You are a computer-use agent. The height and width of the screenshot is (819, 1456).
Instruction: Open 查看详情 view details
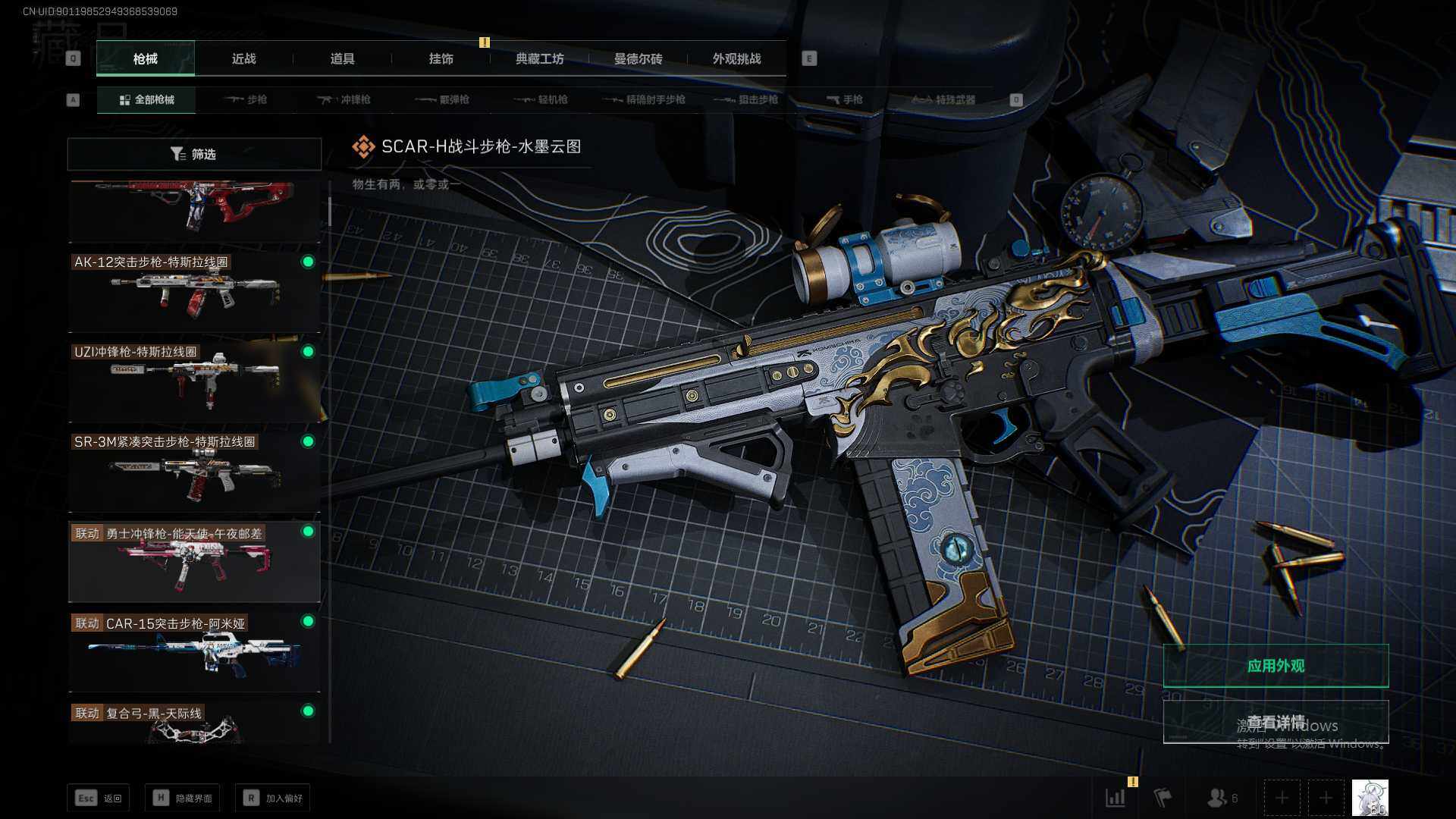tap(1276, 721)
